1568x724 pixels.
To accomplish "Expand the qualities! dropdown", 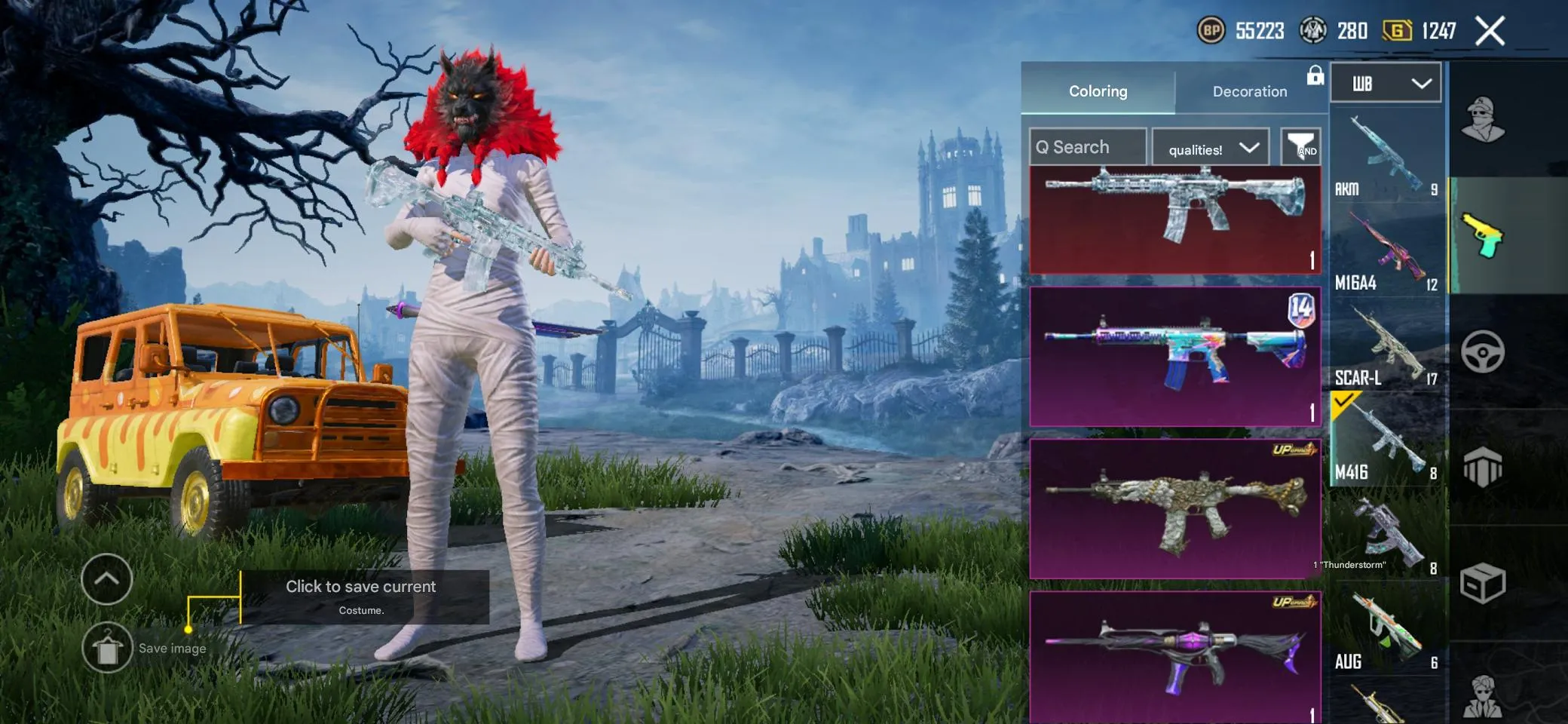I will click(1210, 148).
